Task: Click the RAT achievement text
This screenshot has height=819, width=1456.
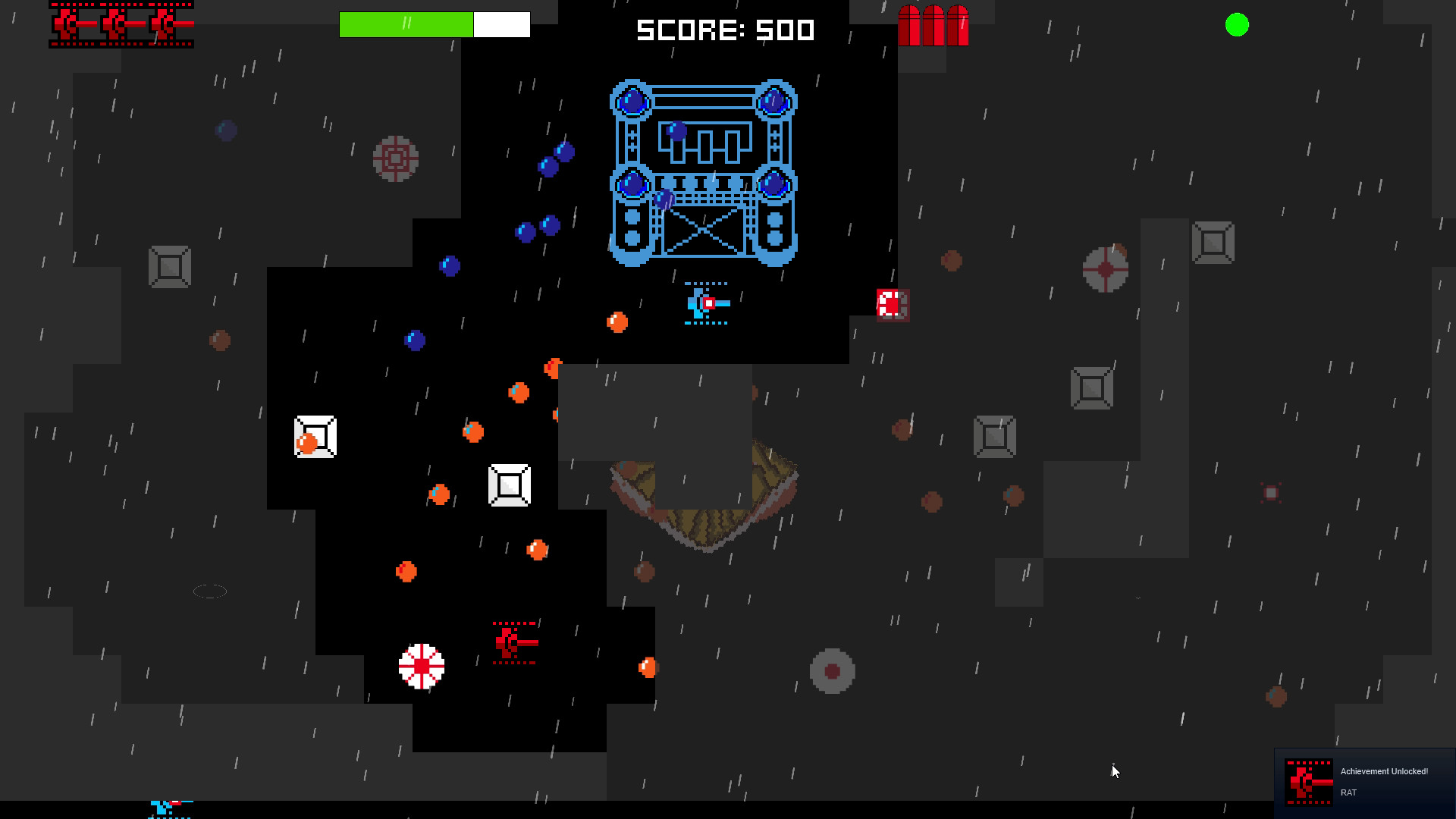Action: pos(1349,792)
